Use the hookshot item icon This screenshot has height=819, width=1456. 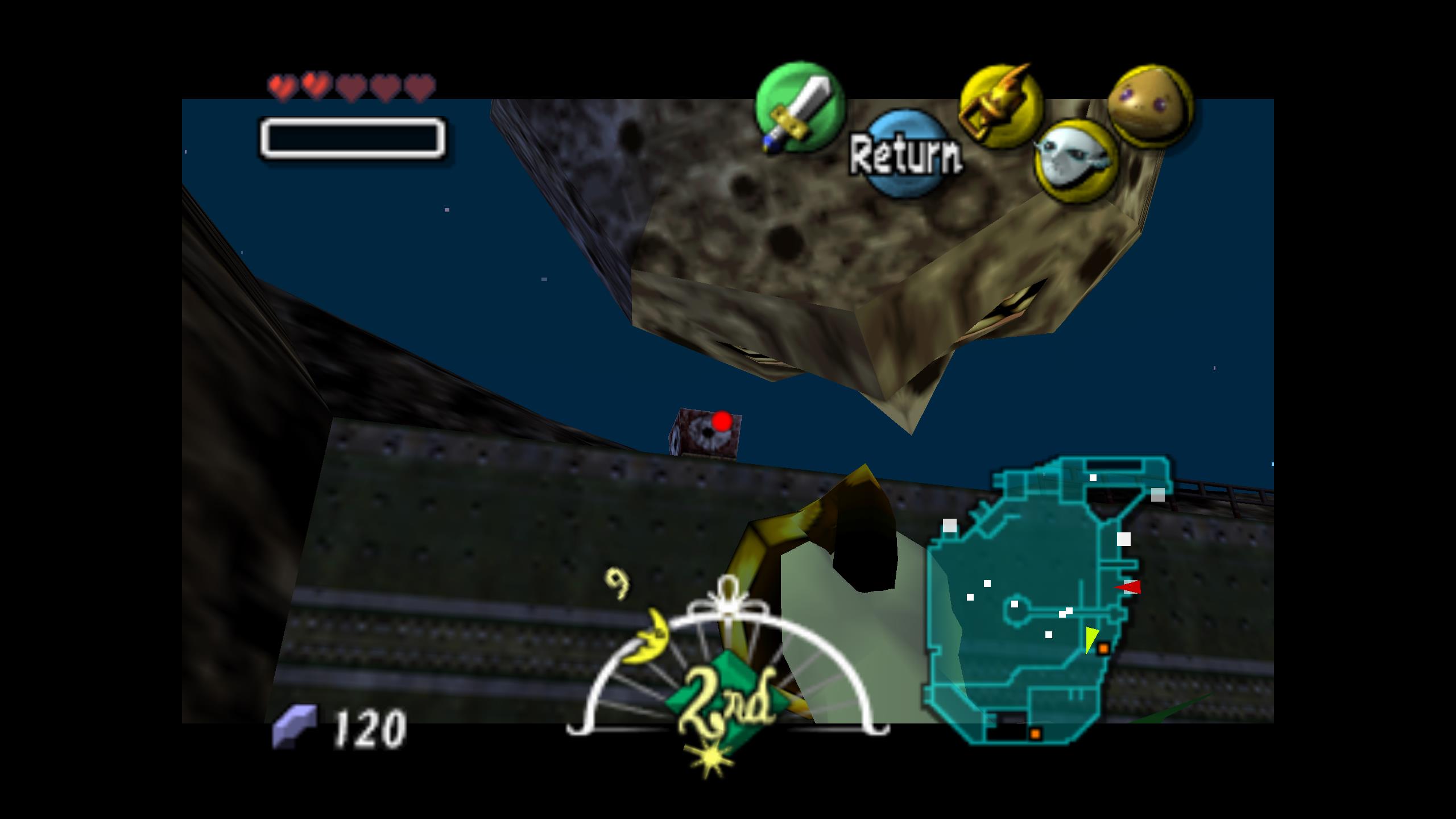coord(1000,106)
